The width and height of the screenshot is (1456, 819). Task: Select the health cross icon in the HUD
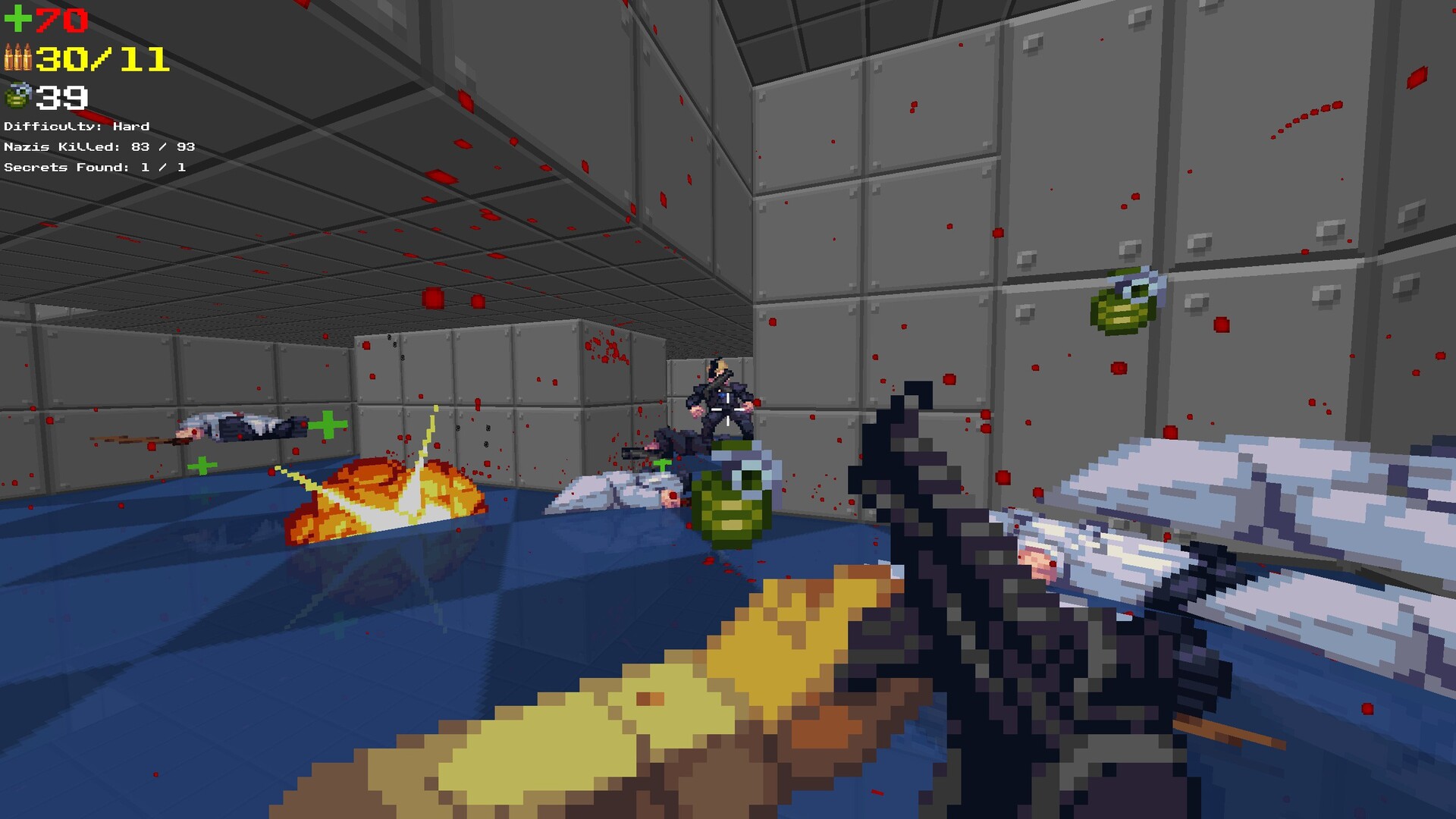pos(17,19)
